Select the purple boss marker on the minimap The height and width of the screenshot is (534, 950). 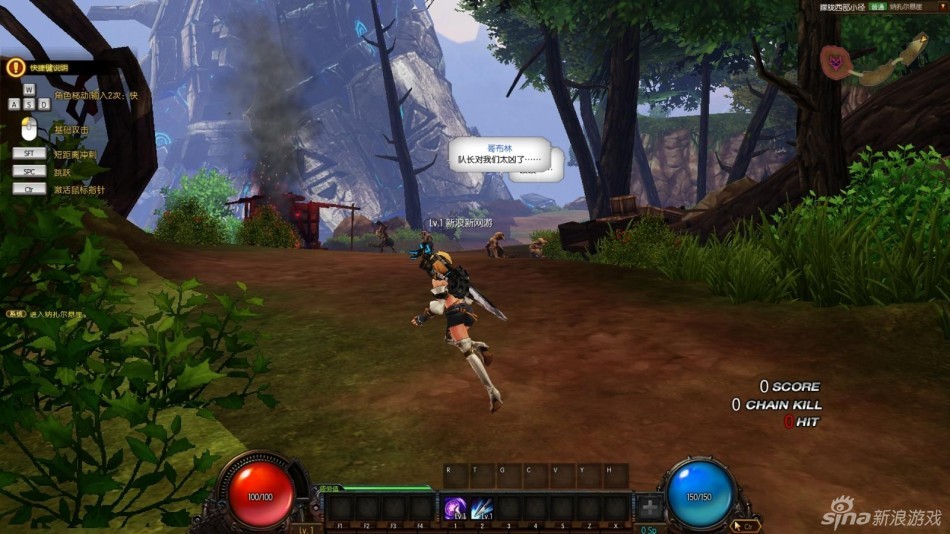(x=832, y=62)
